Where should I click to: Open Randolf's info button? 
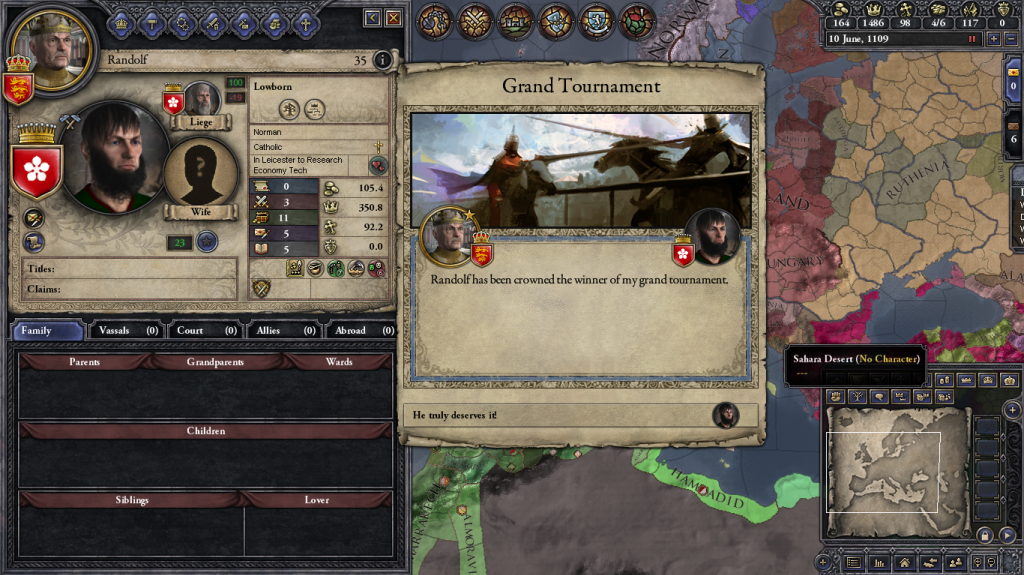point(382,60)
